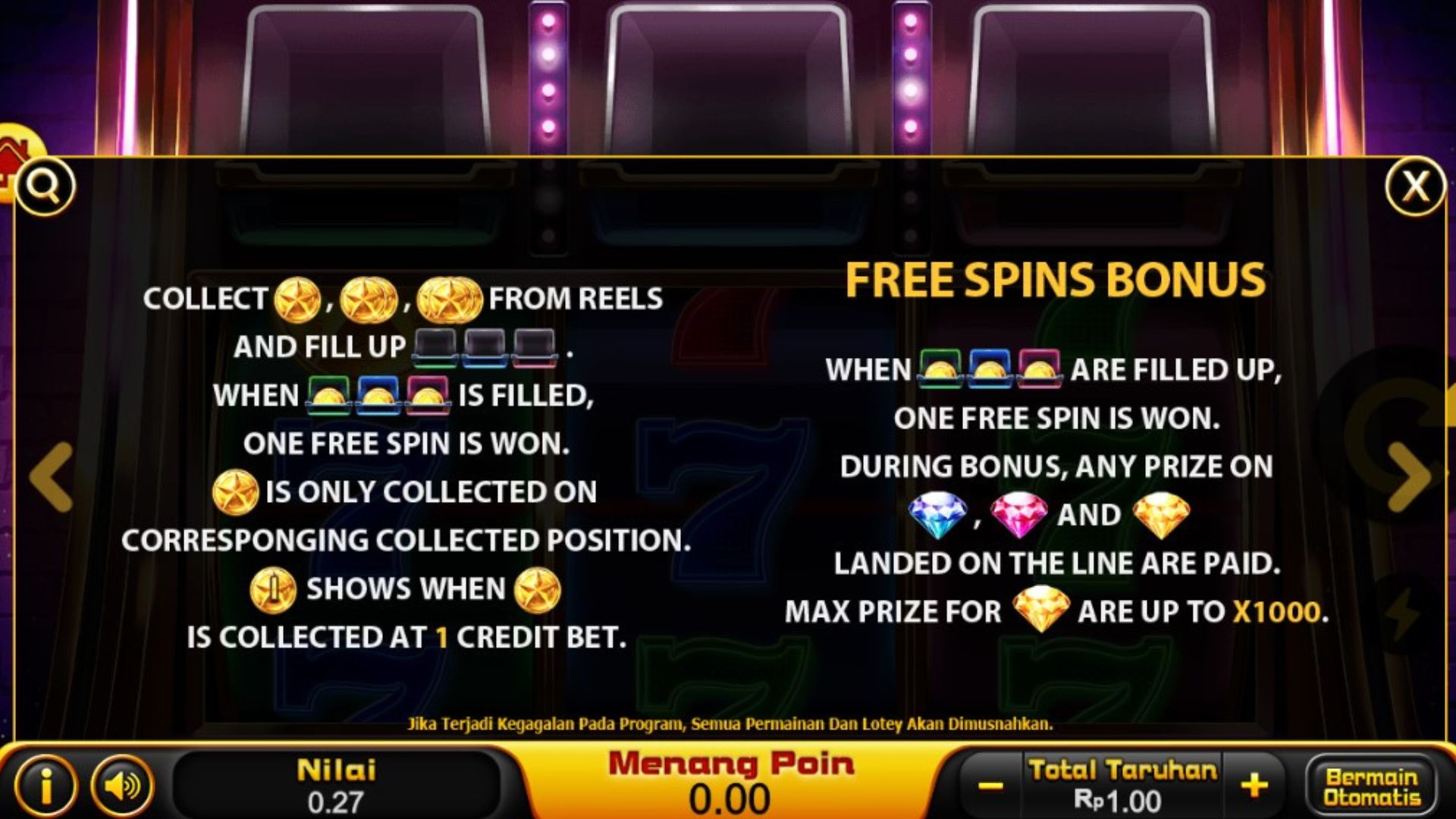Viewport: 1456px width, 819px height.
Task: Go to the previous info page arrow
Action: [52, 476]
